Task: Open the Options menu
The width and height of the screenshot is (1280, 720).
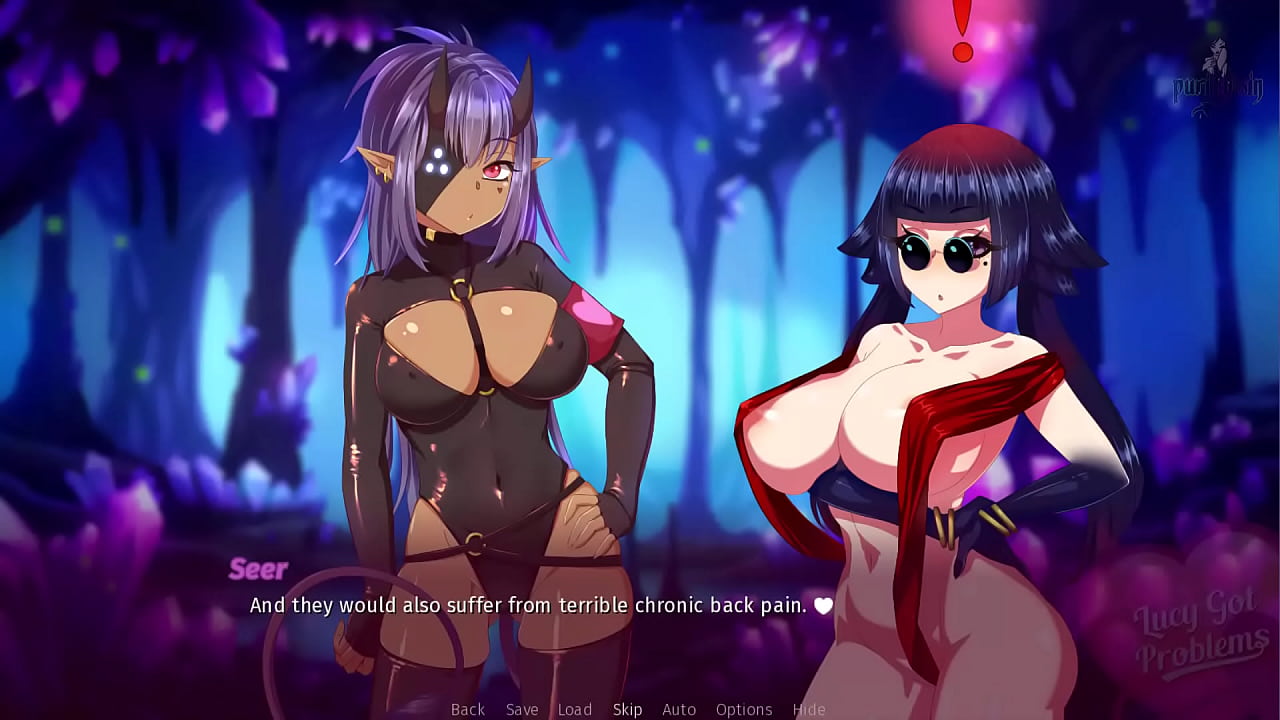Action: (744, 709)
